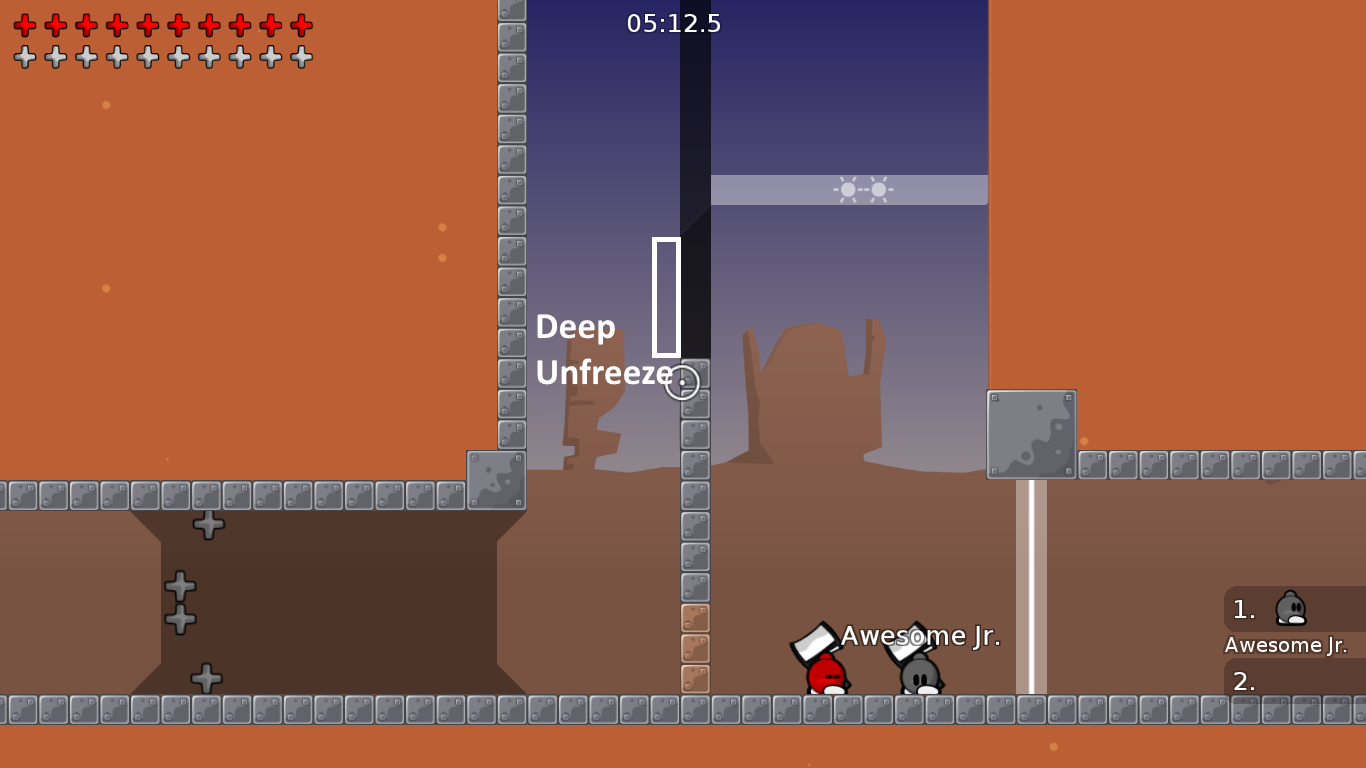Click the crosshair cursor marker near Deep Unfreeze

point(682,381)
